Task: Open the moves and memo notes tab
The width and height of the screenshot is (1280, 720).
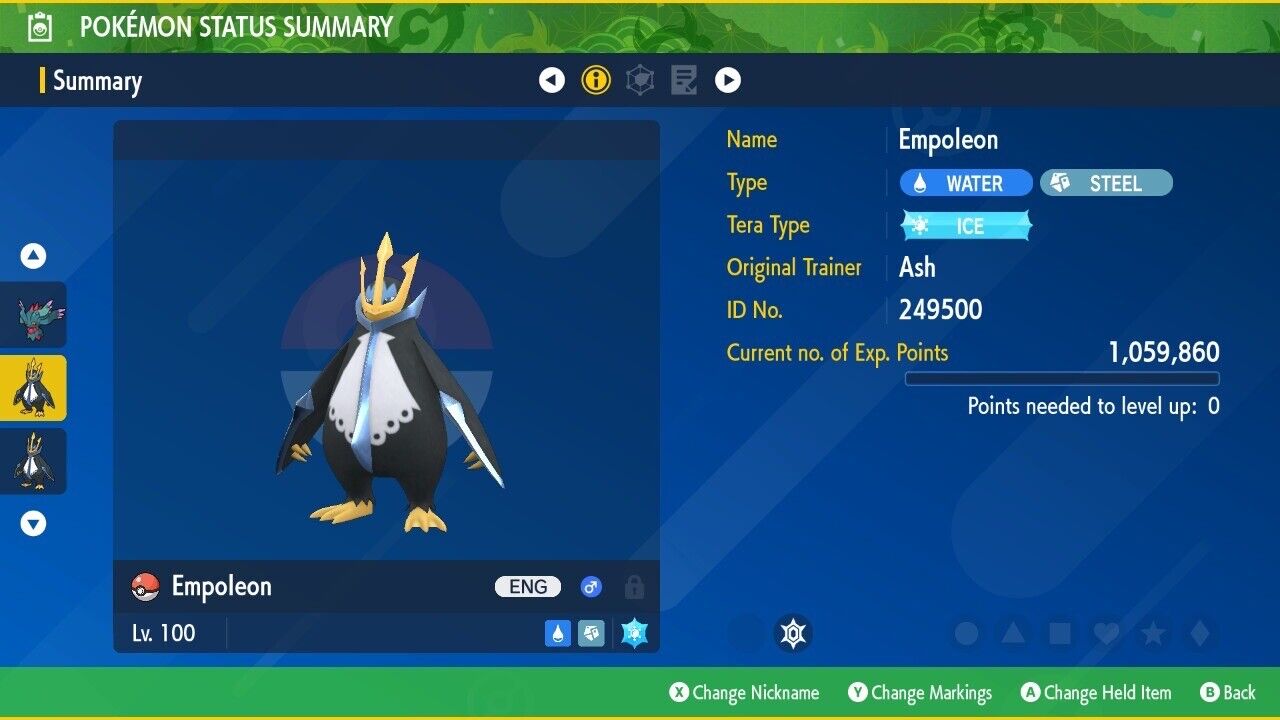Action: 684,80
